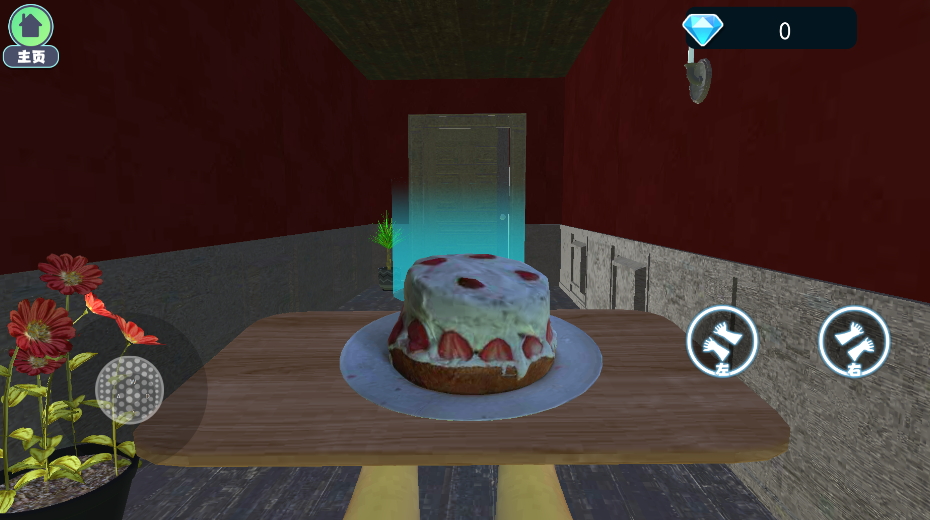Tap the right hand (右) action button
The width and height of the screenshot is (930, 520).
tap(854, 342)
